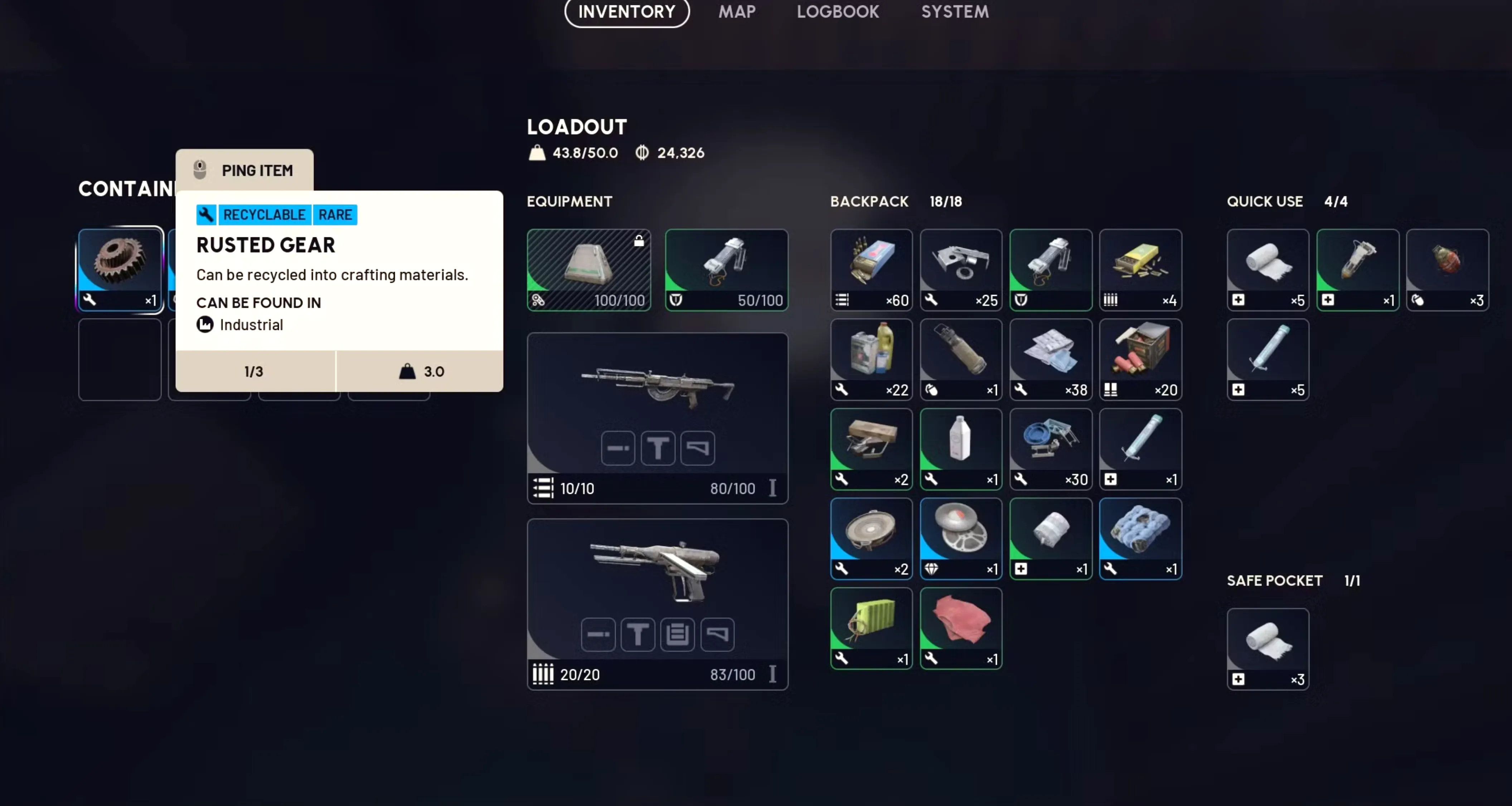The image size is (1512, 806).
Task: Select the Rusted Gear in the container
Action: [x=119, y=267]
